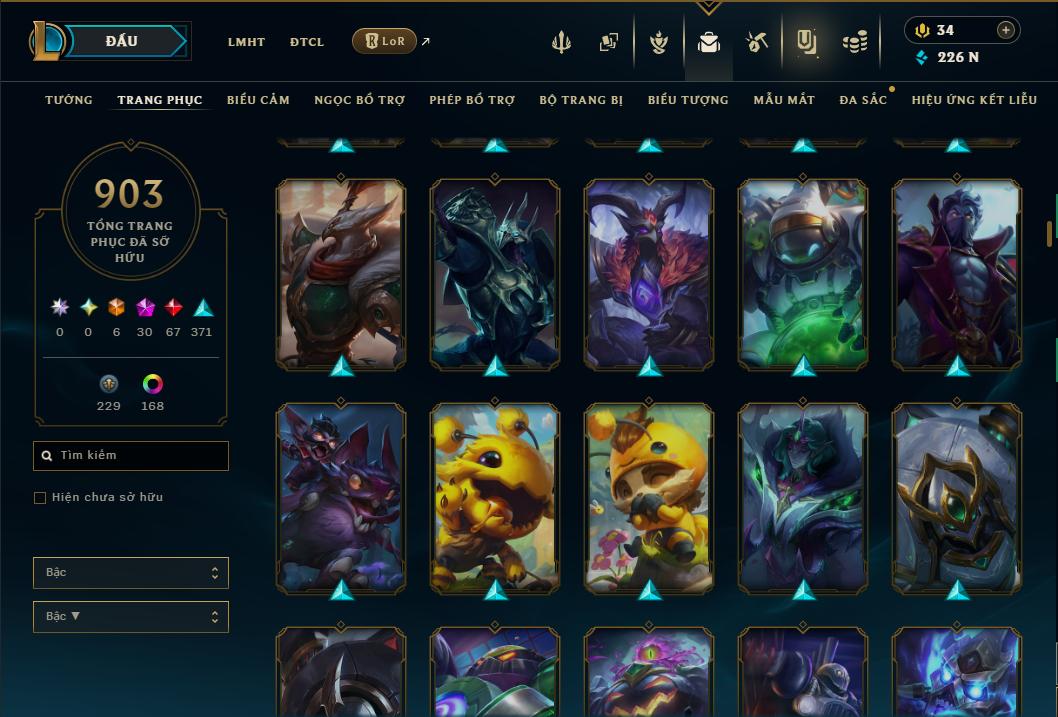Switch to the ĐTCL section
Viewport: 1058px width, 717px height.
coord(307,42)
